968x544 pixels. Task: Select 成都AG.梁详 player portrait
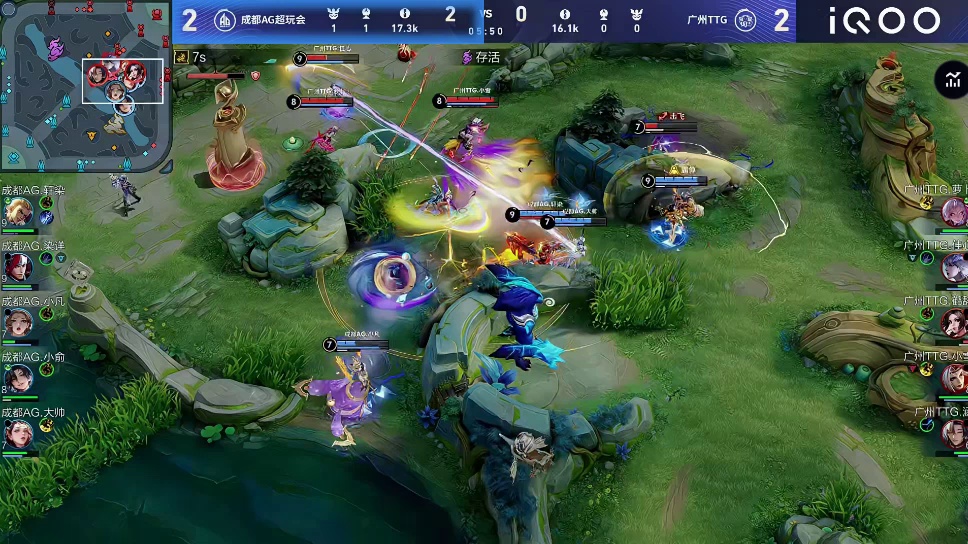pos(17,267)
